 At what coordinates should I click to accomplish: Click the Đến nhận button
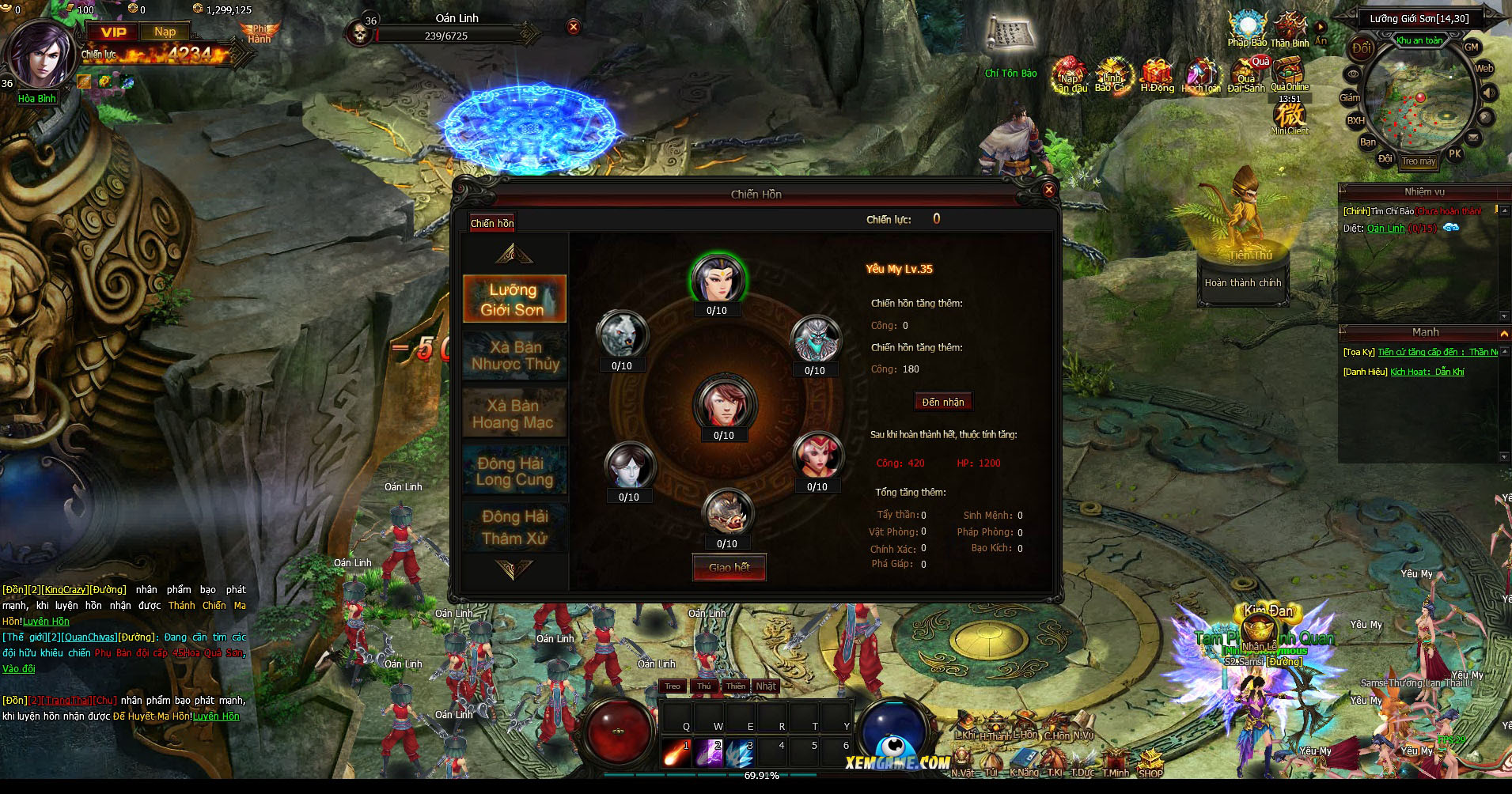(943, 402)
